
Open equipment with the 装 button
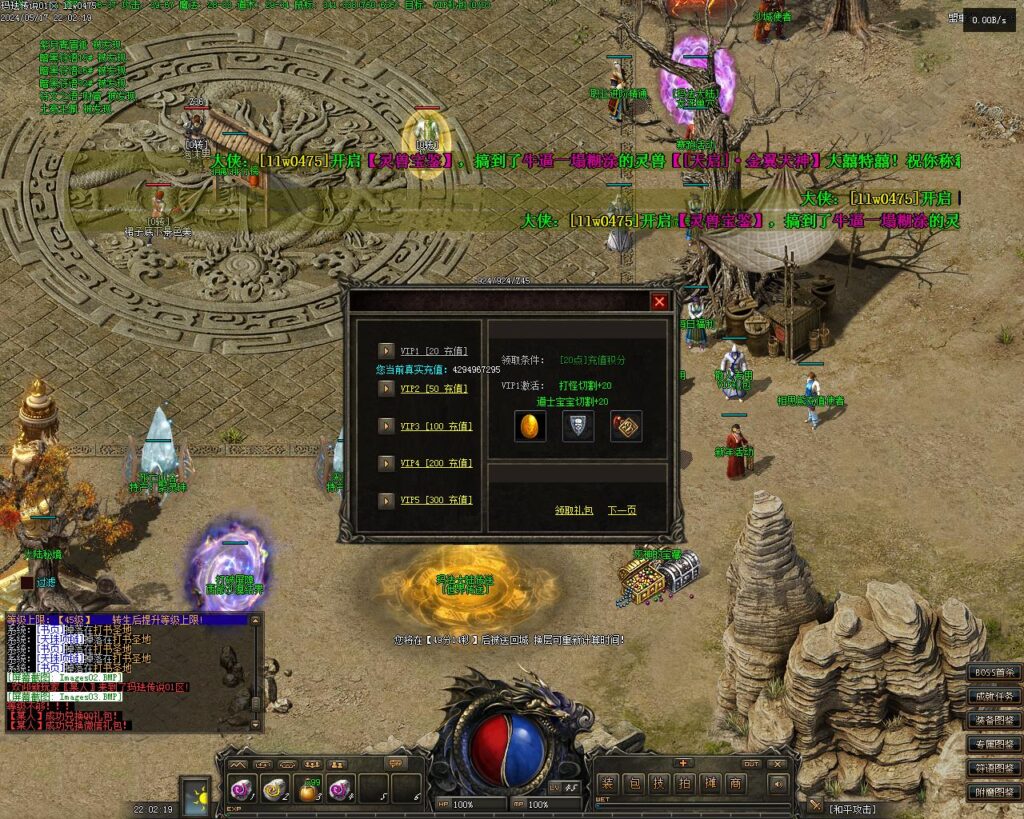[607, 783]
